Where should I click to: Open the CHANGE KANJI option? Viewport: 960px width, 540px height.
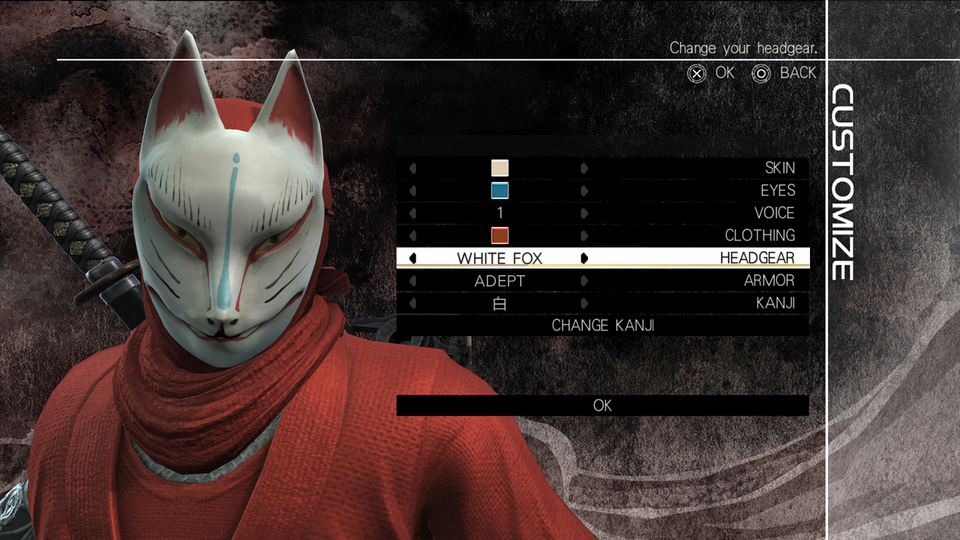[x=602, y=325]
